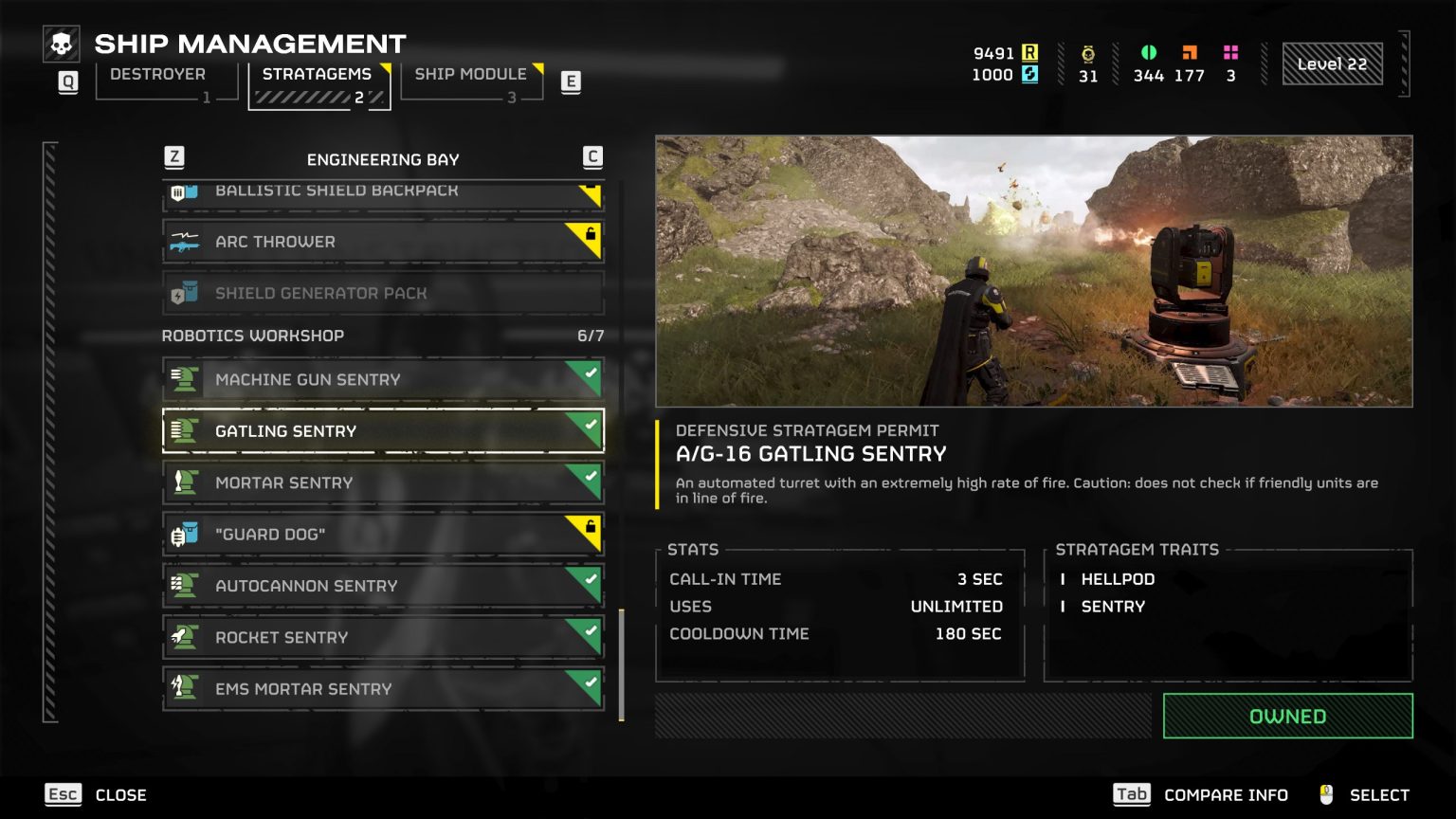Viewport: 1456px width, 819px height.
Task: Switch to the Ship Module tab
Action: tap(470, 75)
